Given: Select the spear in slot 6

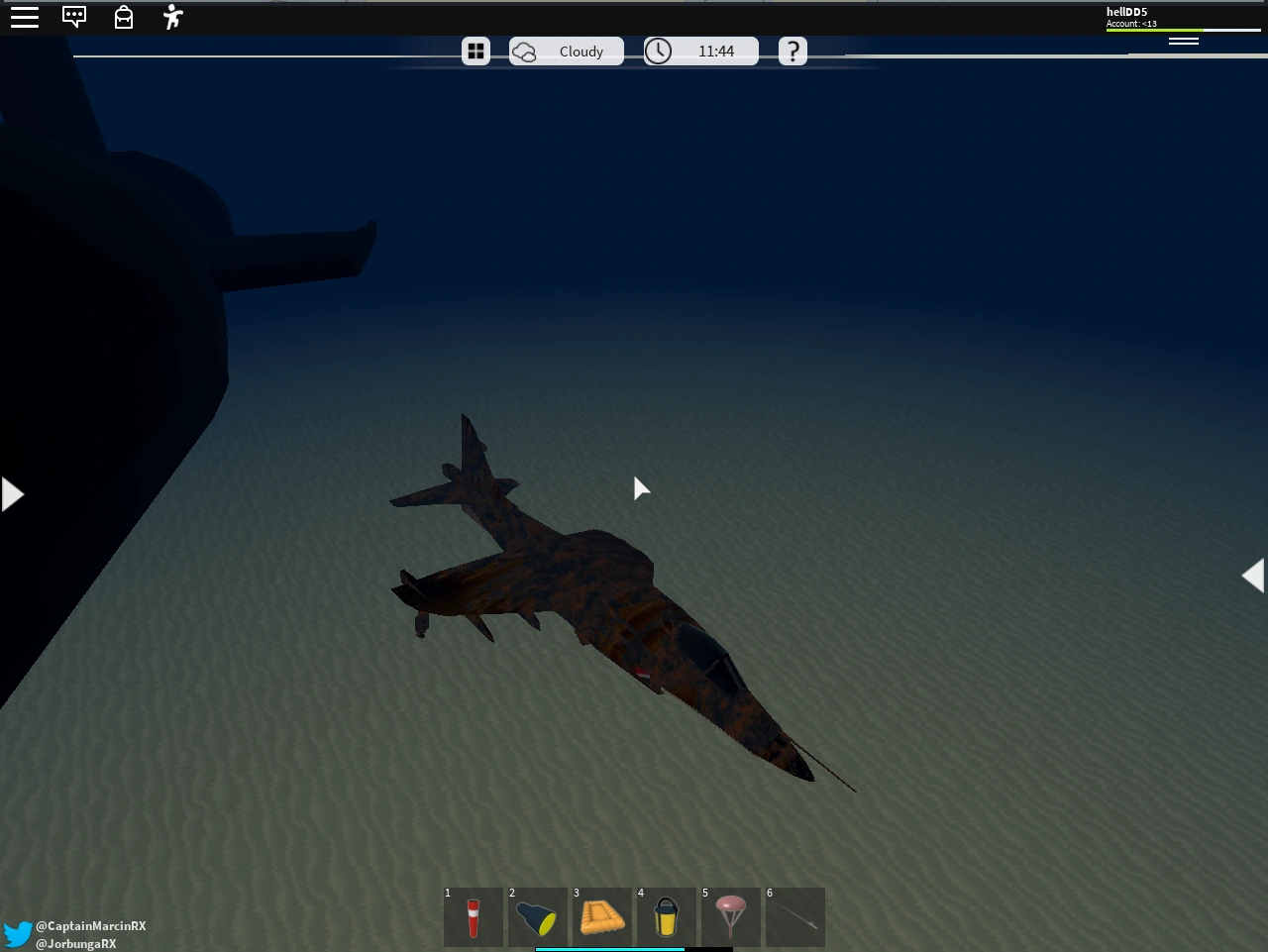Looking at the screenshot, I should pyautogui.click(x=795, y=917).
